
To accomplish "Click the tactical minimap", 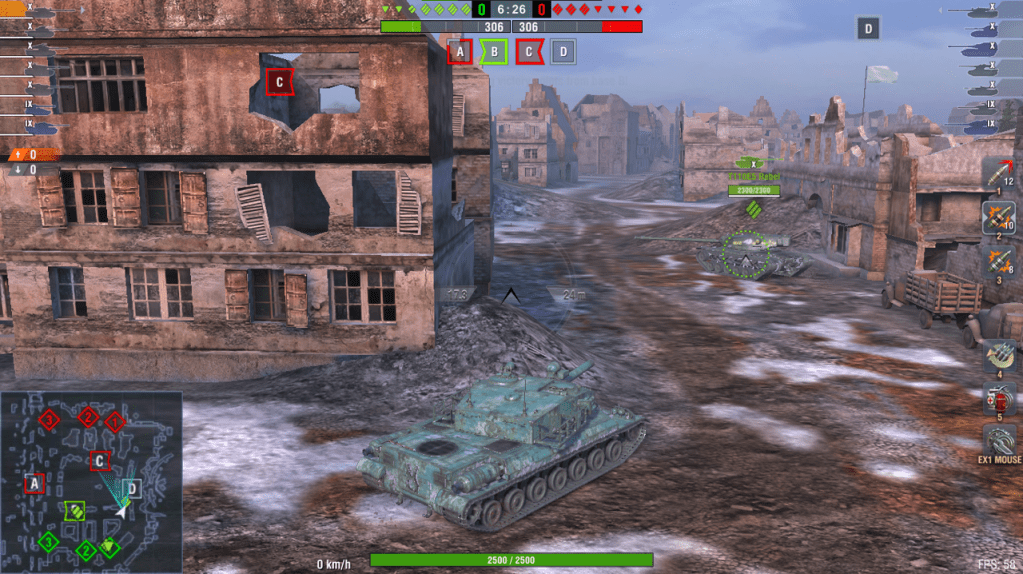I will tap(91, 482).
